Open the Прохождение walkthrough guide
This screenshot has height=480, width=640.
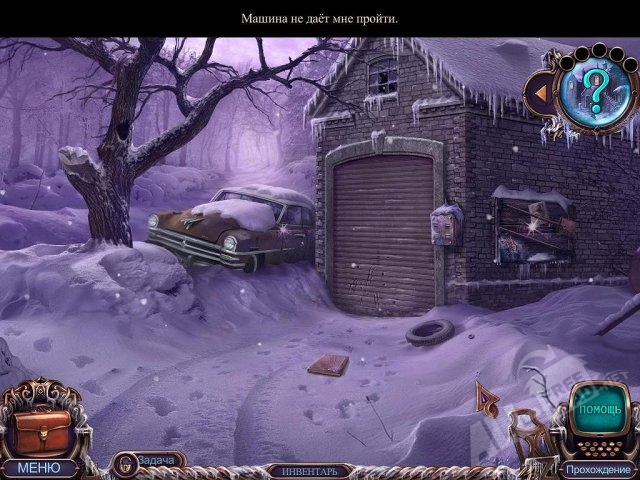click(597, 468)
